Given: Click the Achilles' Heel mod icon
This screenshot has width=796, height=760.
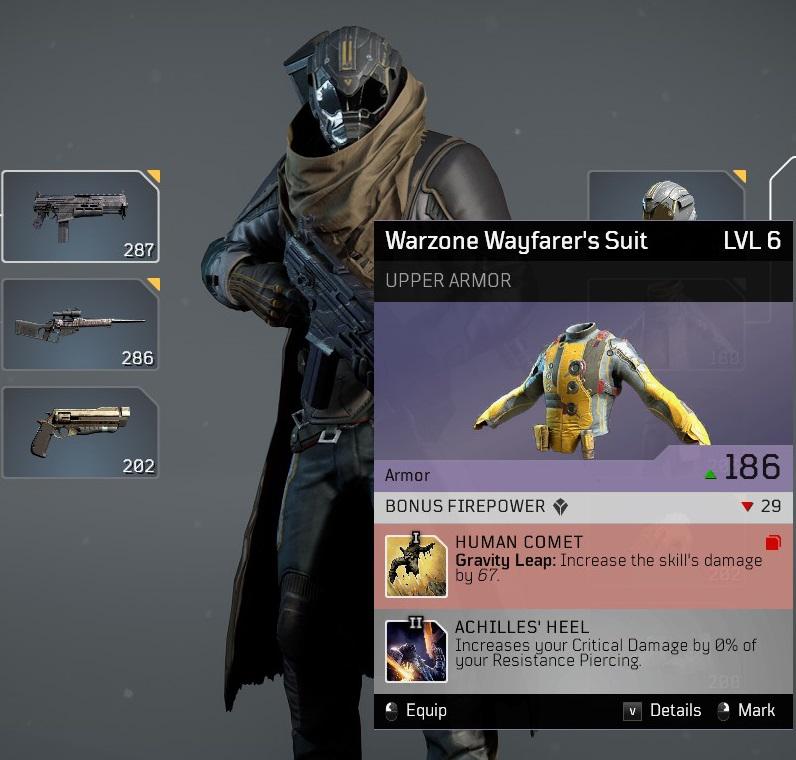Looking at the screenshot, I should (416, 651).
